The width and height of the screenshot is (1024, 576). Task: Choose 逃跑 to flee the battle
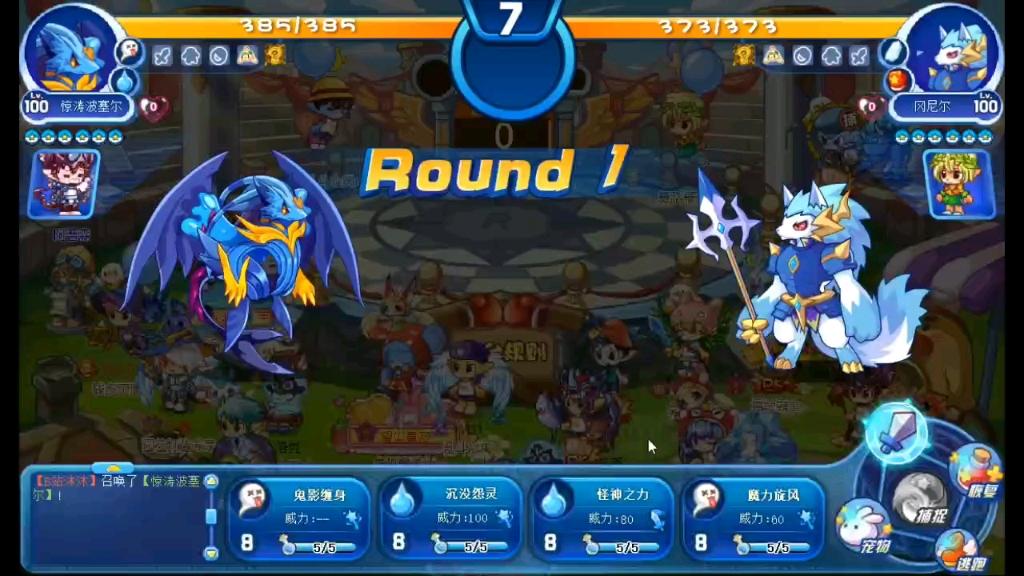(x=958, y=549)
